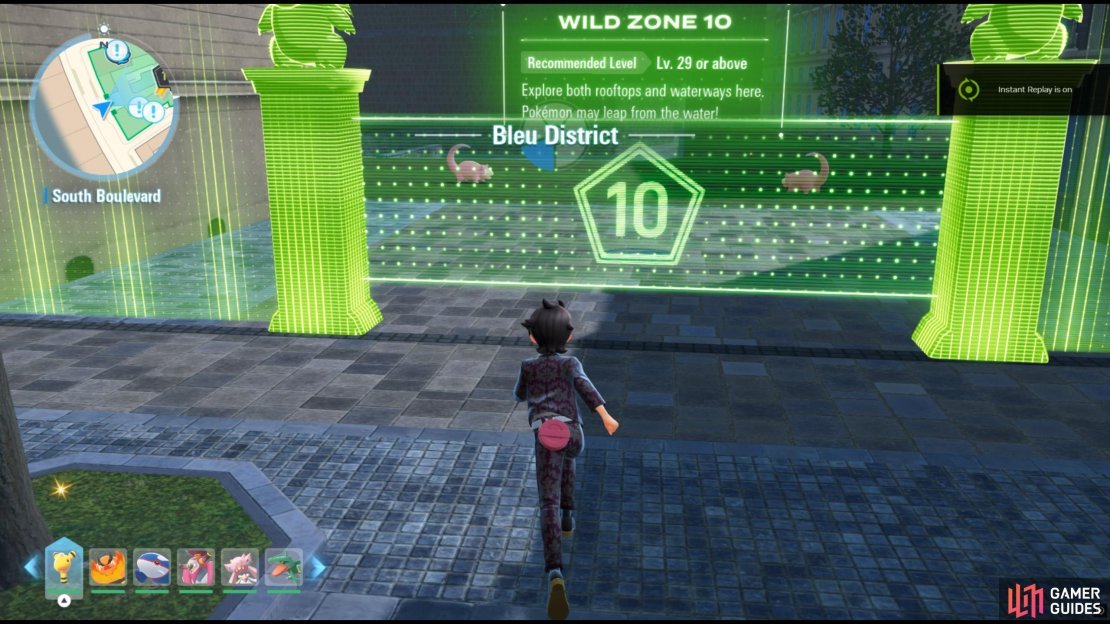Select the pink Hawlucha party slot
Image resolution: width=1110 pixels, height=624 pixels.
click(195, 568)
